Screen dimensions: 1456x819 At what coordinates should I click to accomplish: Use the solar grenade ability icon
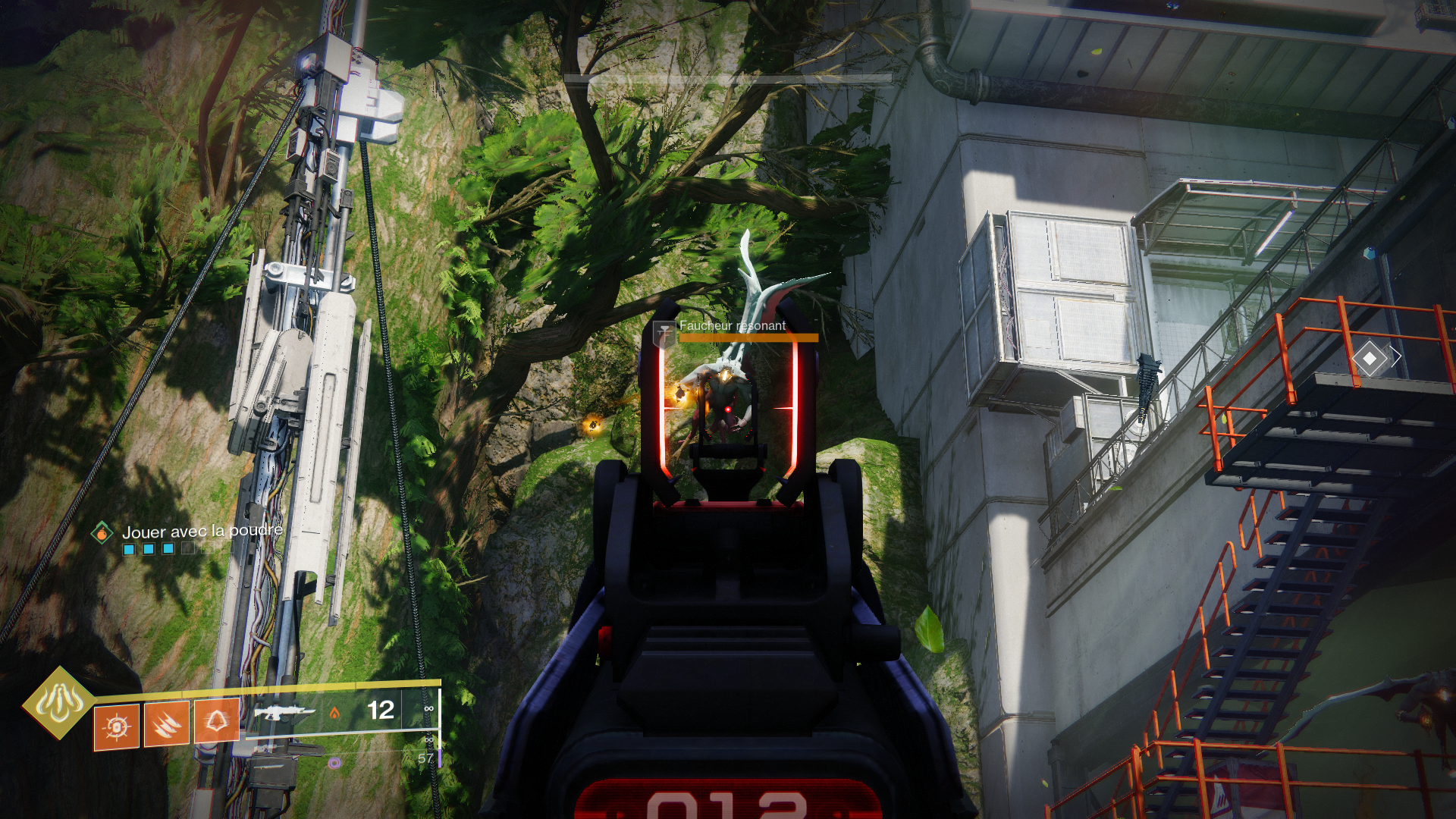click(117, 726)
